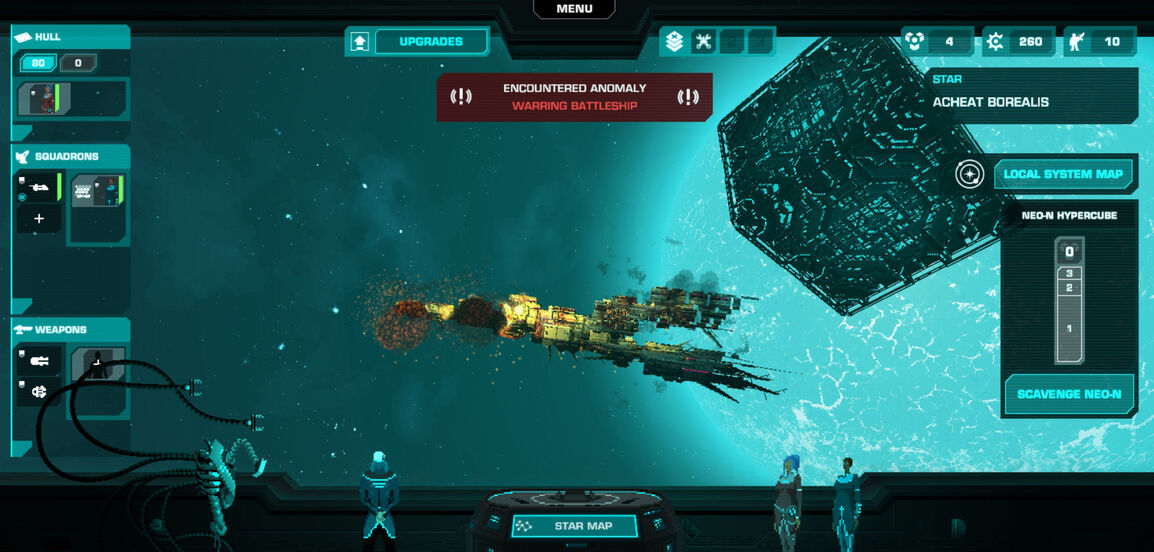Screen dimensions: 1154x552
Task: Add a new squadron with plus slot
Action: point(39,219)
